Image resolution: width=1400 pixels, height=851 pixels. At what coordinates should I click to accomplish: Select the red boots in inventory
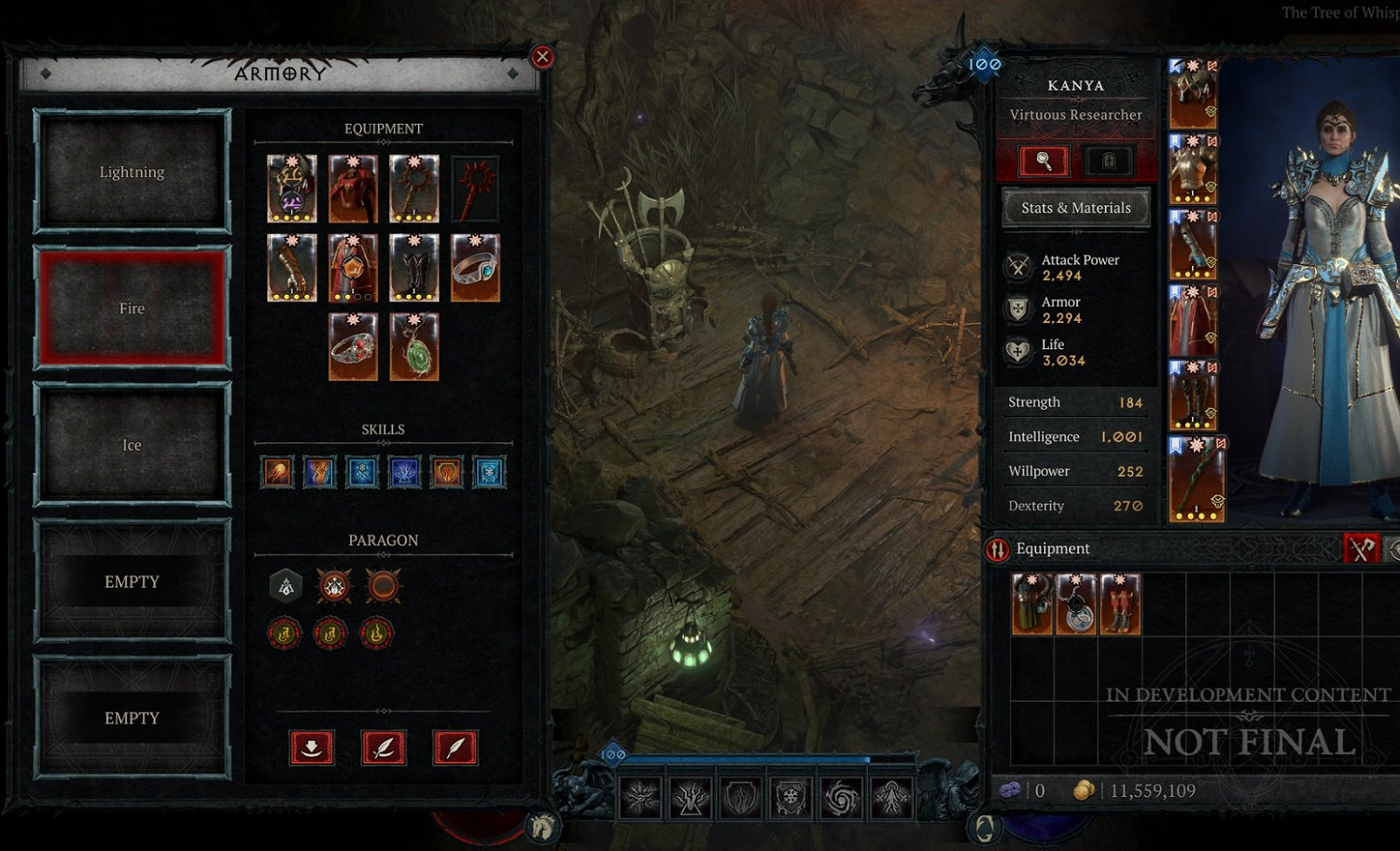pos(1120,605)
